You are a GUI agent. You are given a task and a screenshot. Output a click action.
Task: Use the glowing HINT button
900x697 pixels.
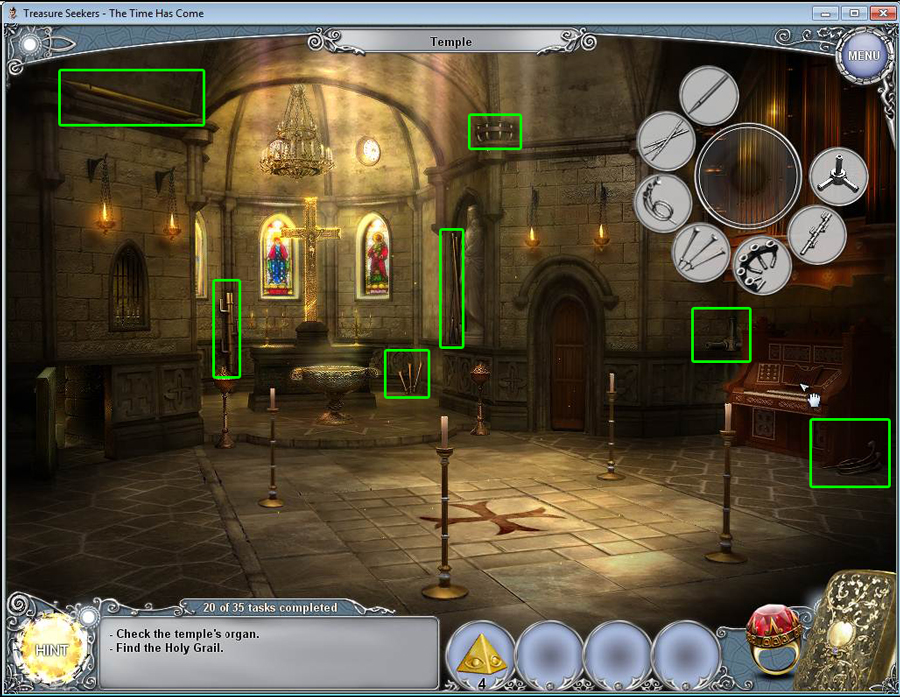pos(50,649)
